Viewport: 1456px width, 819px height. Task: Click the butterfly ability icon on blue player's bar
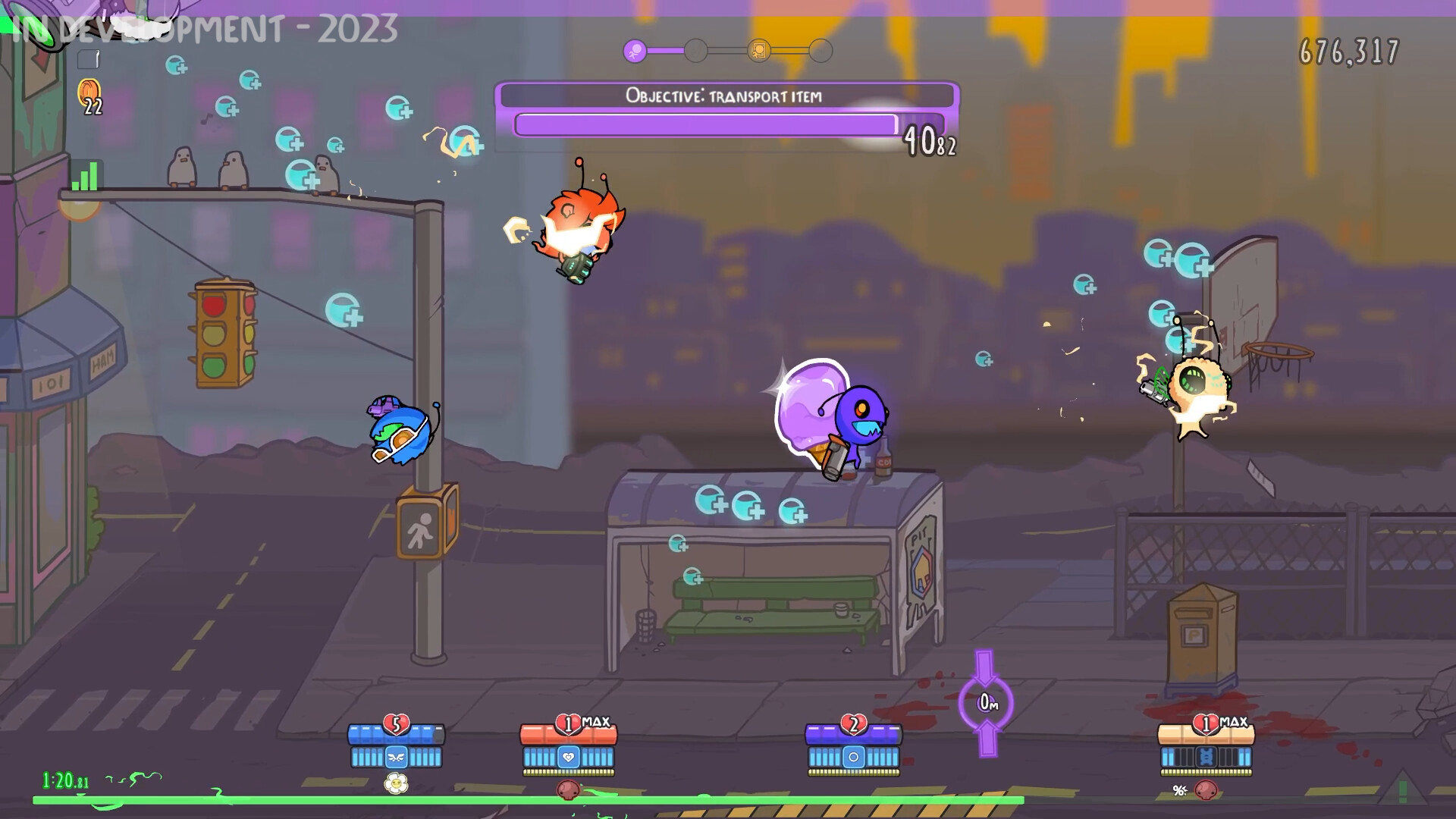[397, 758]
